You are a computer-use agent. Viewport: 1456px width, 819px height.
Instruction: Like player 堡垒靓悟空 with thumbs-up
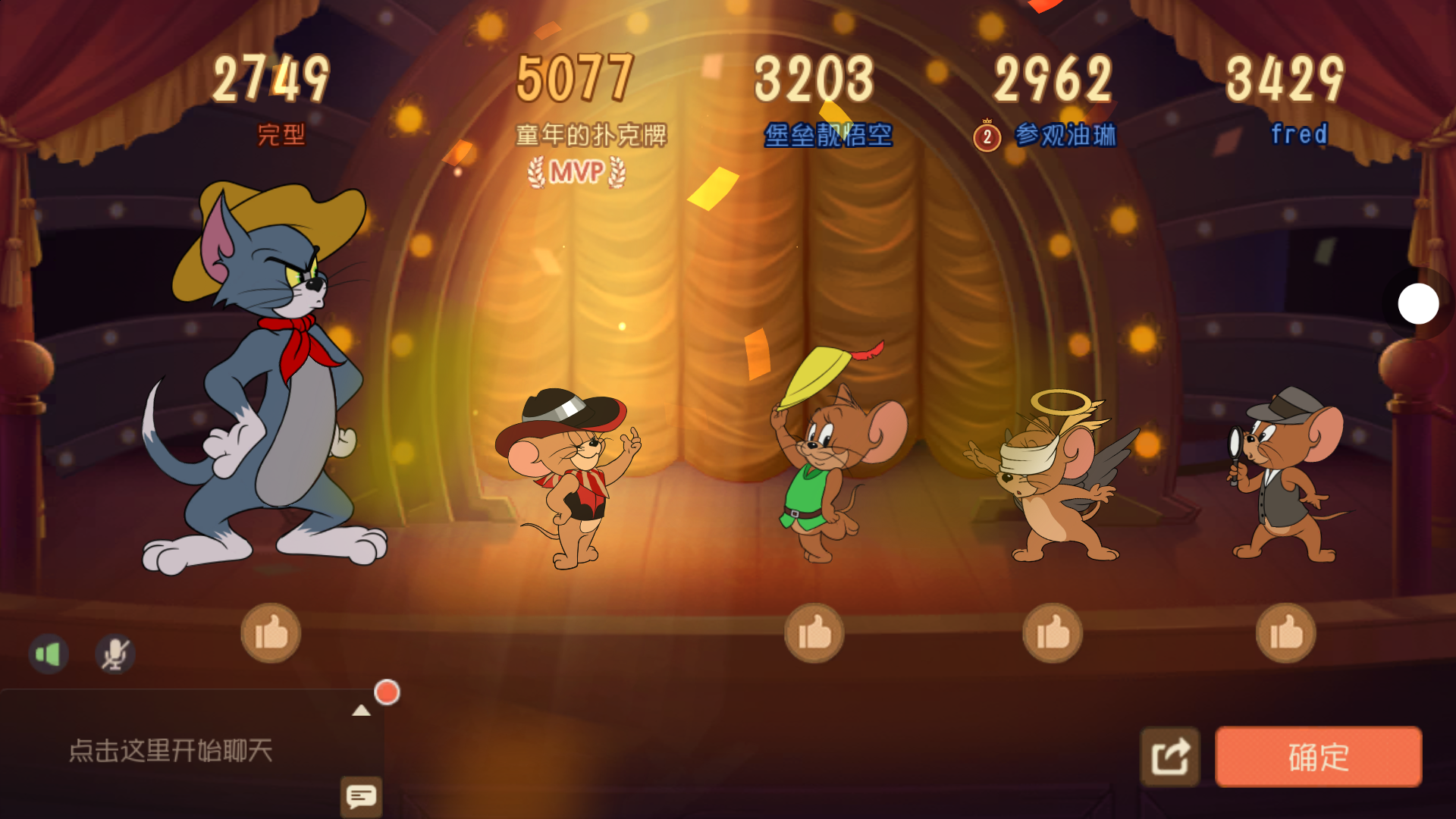pyautogui.click(x=814, y=632)
